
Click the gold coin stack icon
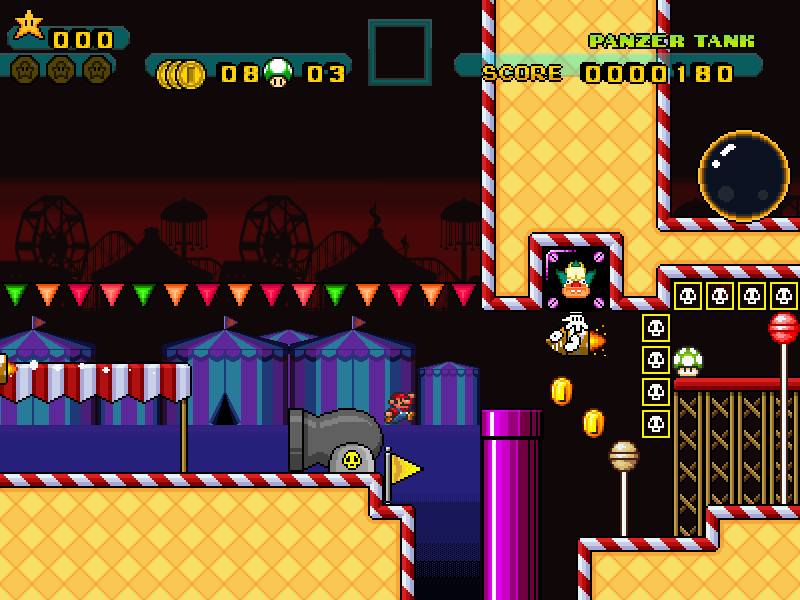[x=182, y=73]
